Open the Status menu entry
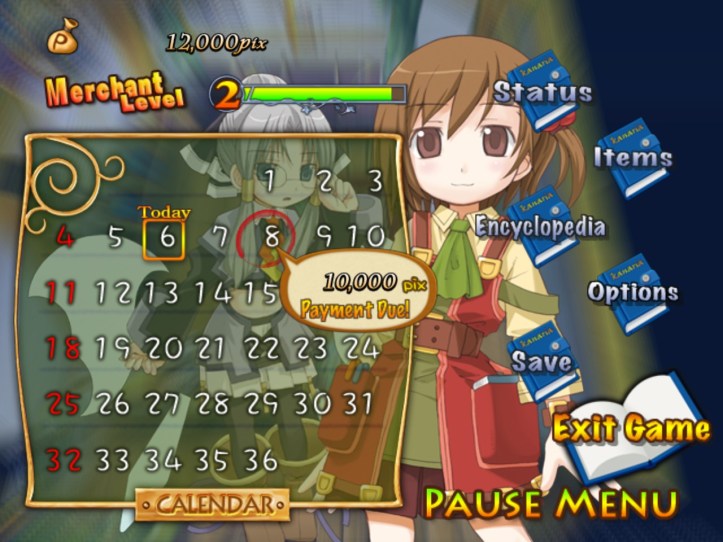Viewport: 723px width, 542px height. [543, 93]
